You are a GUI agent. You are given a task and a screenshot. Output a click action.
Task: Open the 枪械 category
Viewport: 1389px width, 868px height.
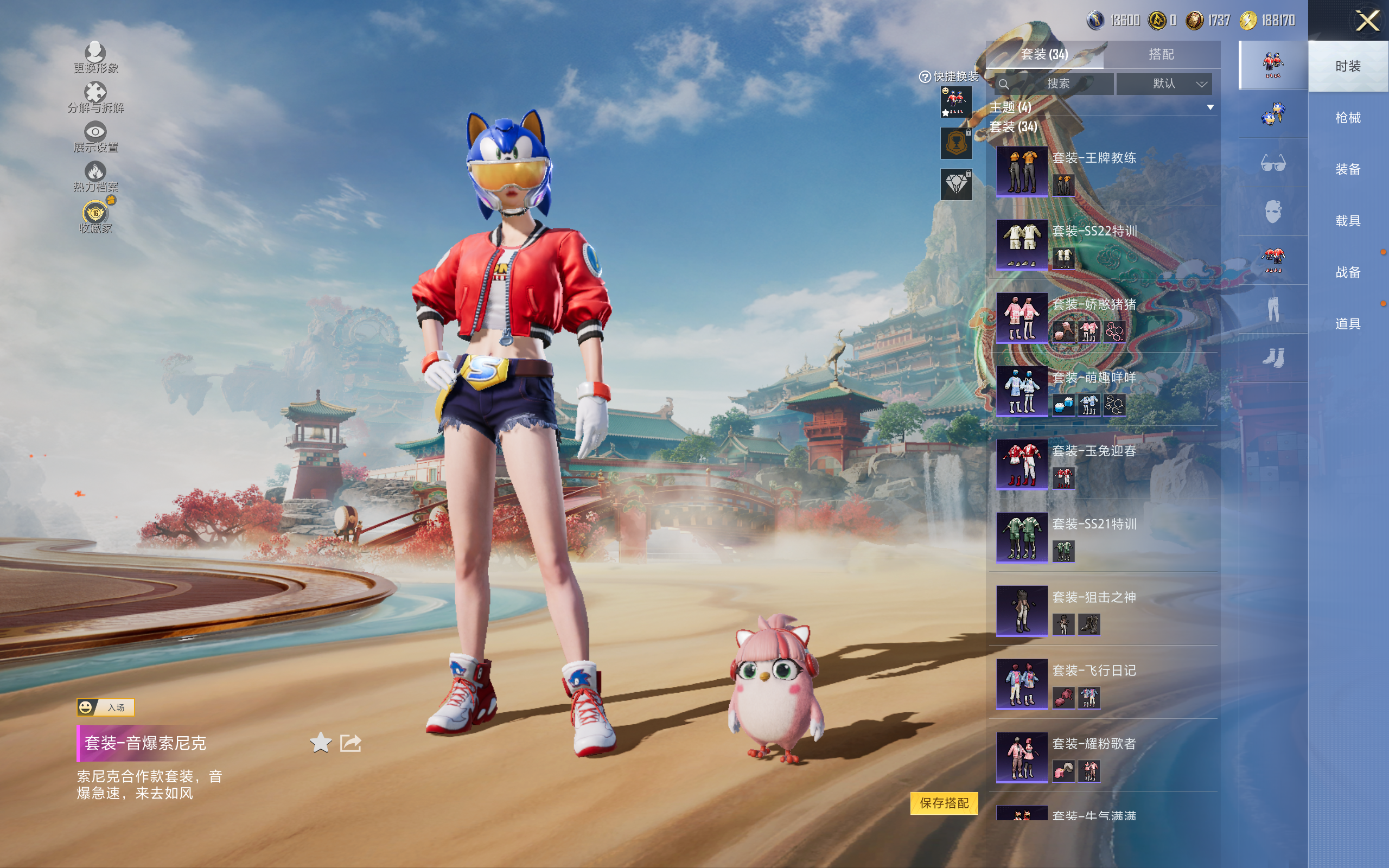1348,118
